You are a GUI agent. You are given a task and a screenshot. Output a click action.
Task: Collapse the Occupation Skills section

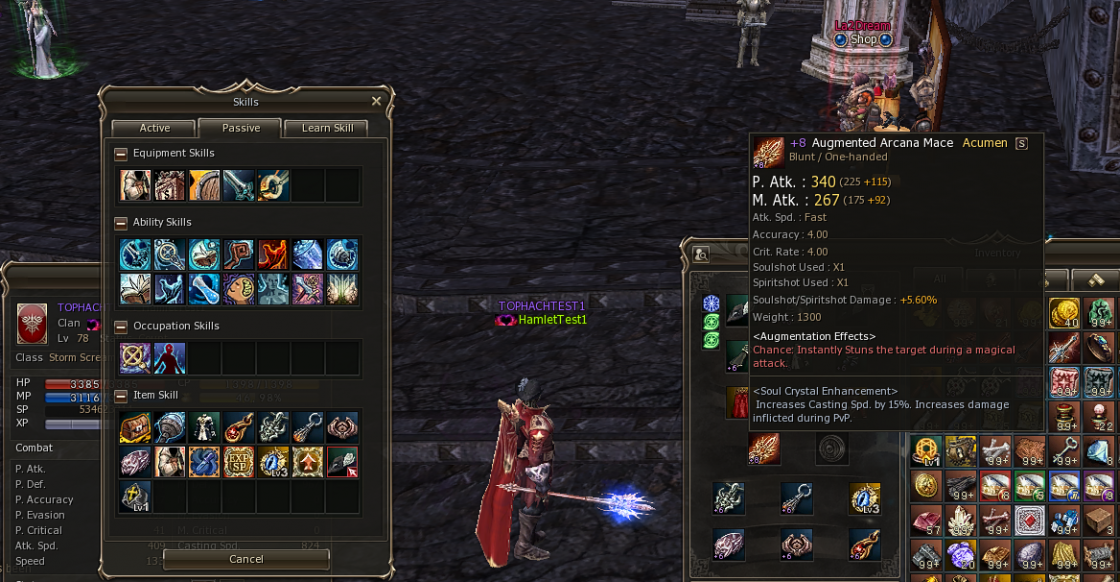pos(121,327)
